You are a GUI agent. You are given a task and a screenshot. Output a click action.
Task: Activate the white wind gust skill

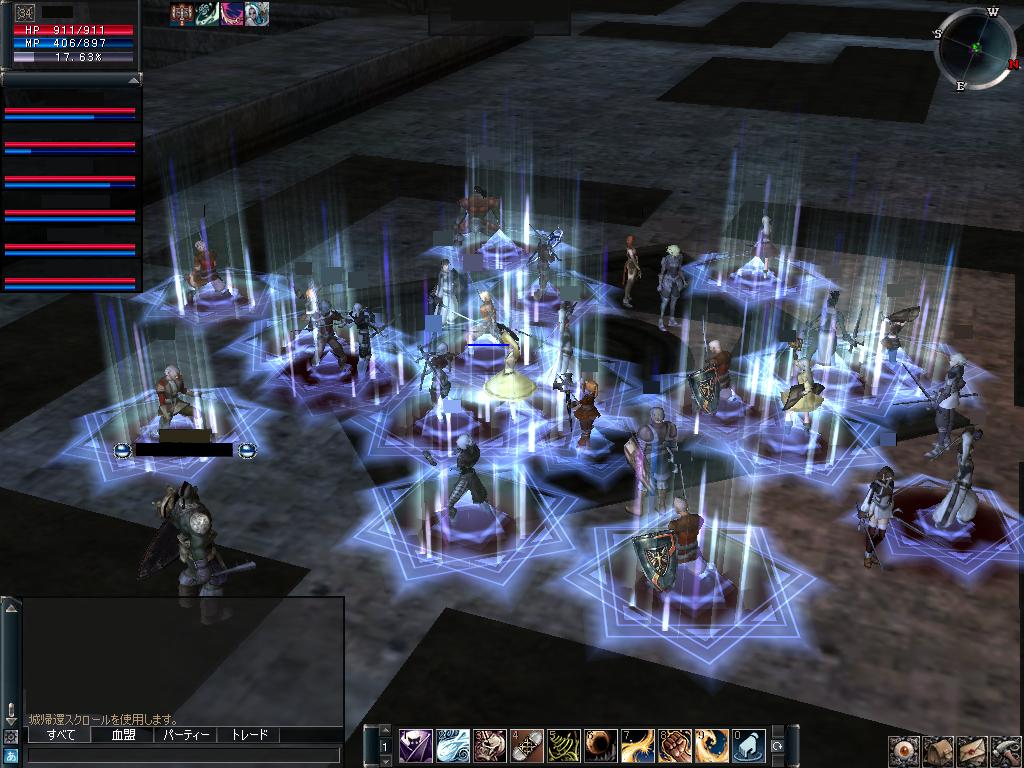[453, 747]
